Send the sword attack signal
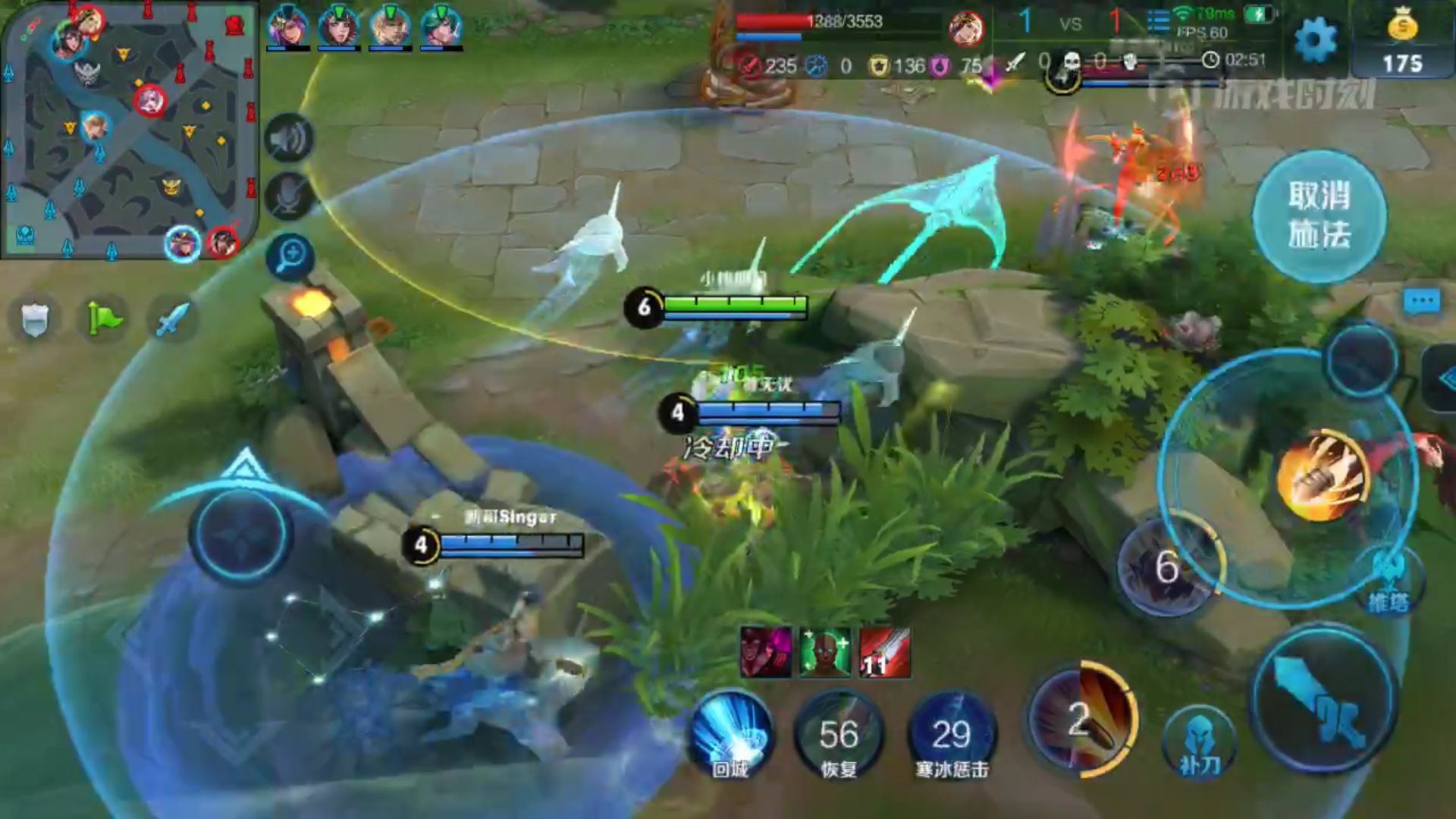The height and width of the screenshot is (819, 1456). coord(172,319)
